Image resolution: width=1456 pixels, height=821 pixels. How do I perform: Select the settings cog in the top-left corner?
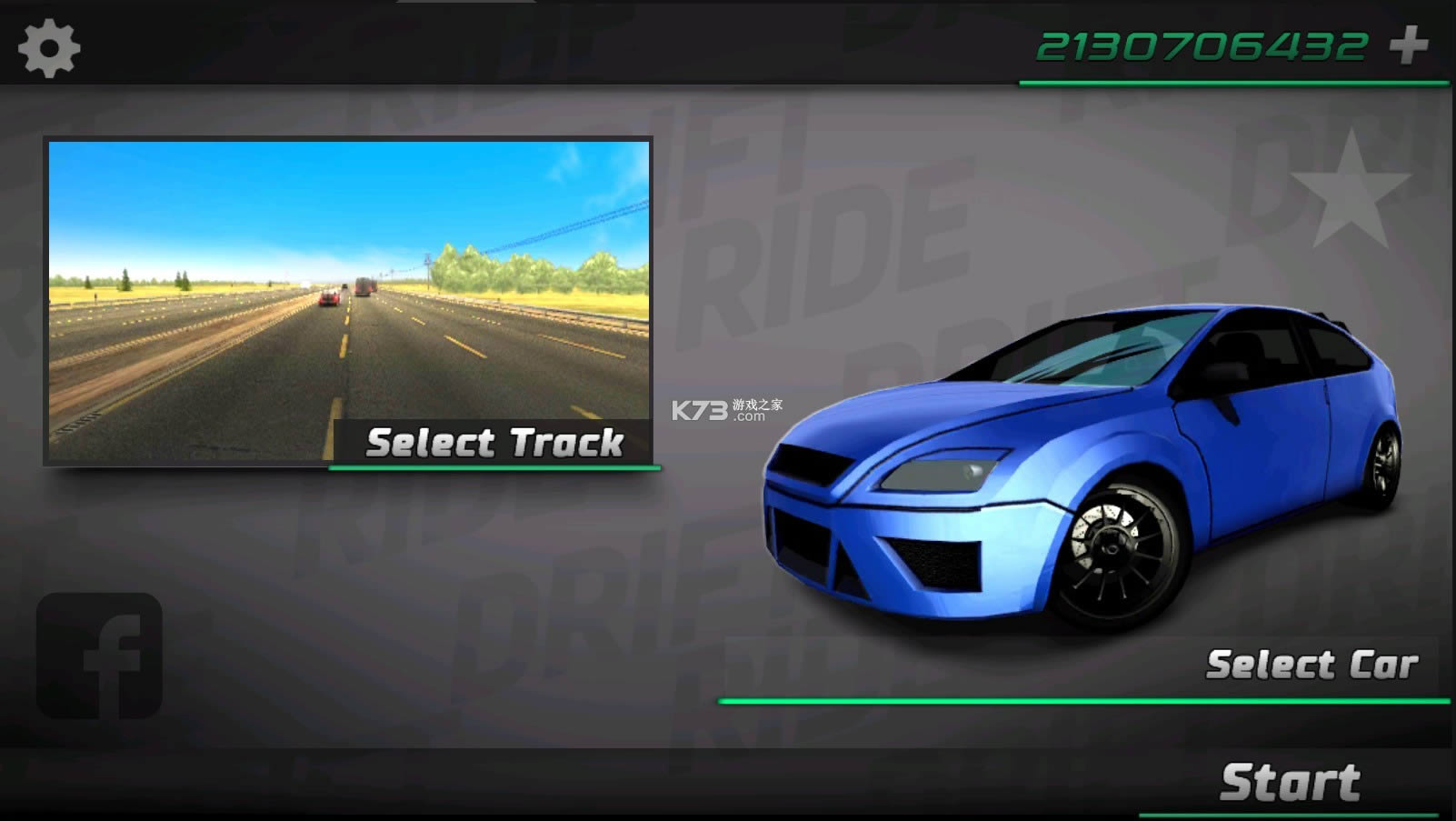[50, 45]
